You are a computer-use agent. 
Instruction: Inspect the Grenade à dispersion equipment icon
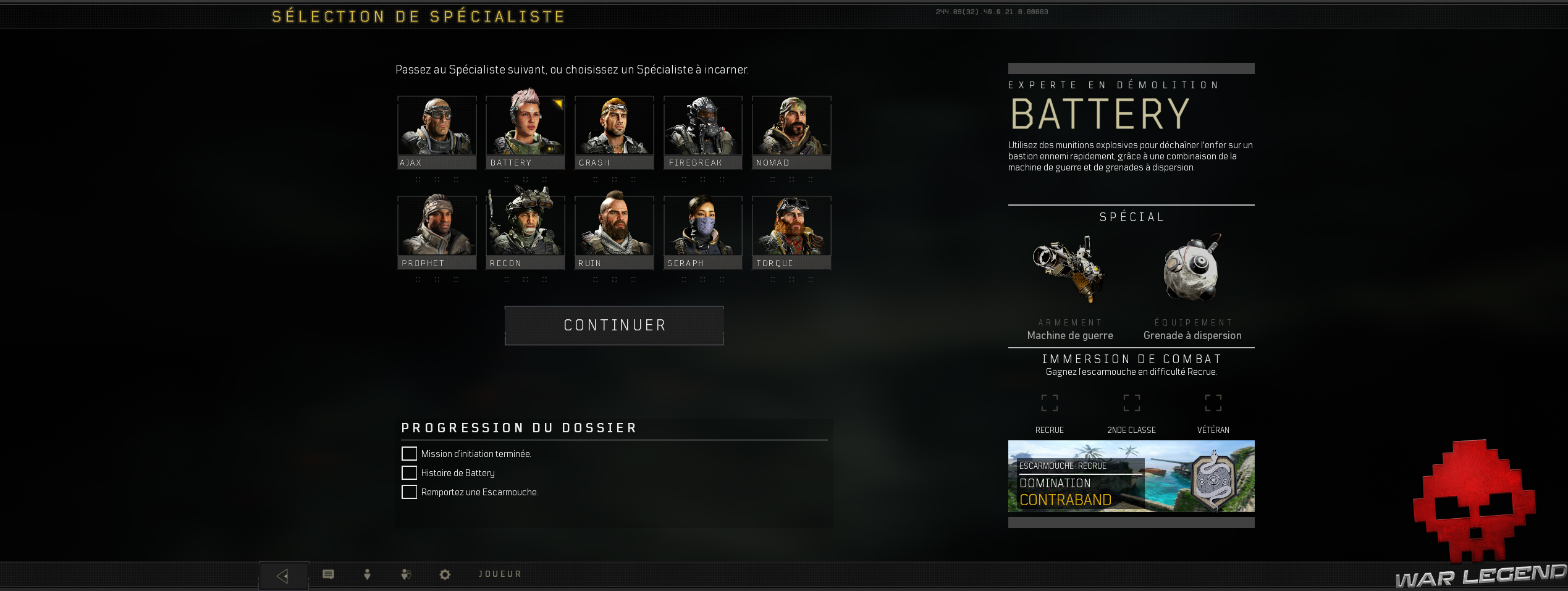(x=1192, y=269)
